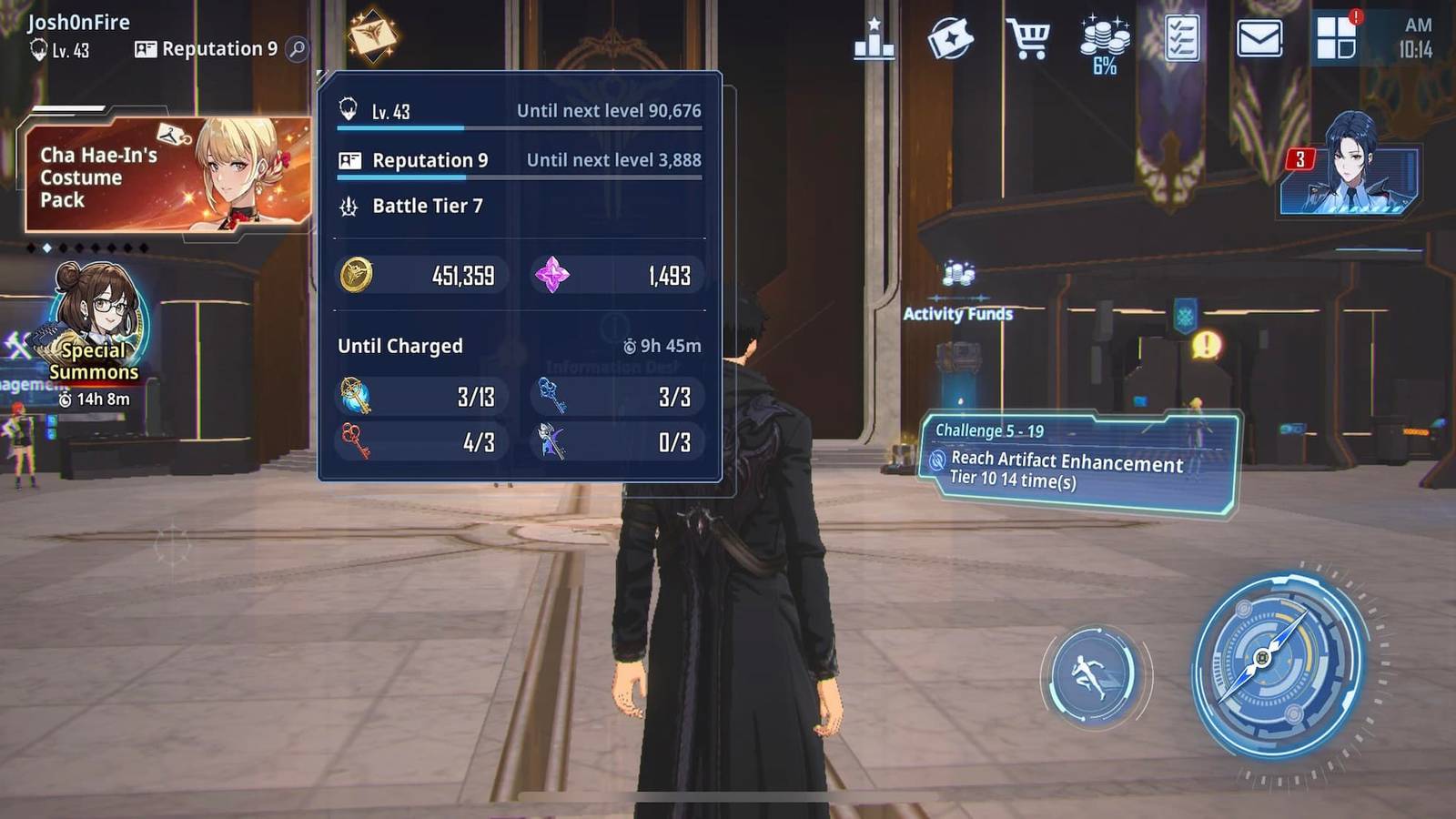
Task: Open the rankings leaderboard icon
Action: (874, 38)
